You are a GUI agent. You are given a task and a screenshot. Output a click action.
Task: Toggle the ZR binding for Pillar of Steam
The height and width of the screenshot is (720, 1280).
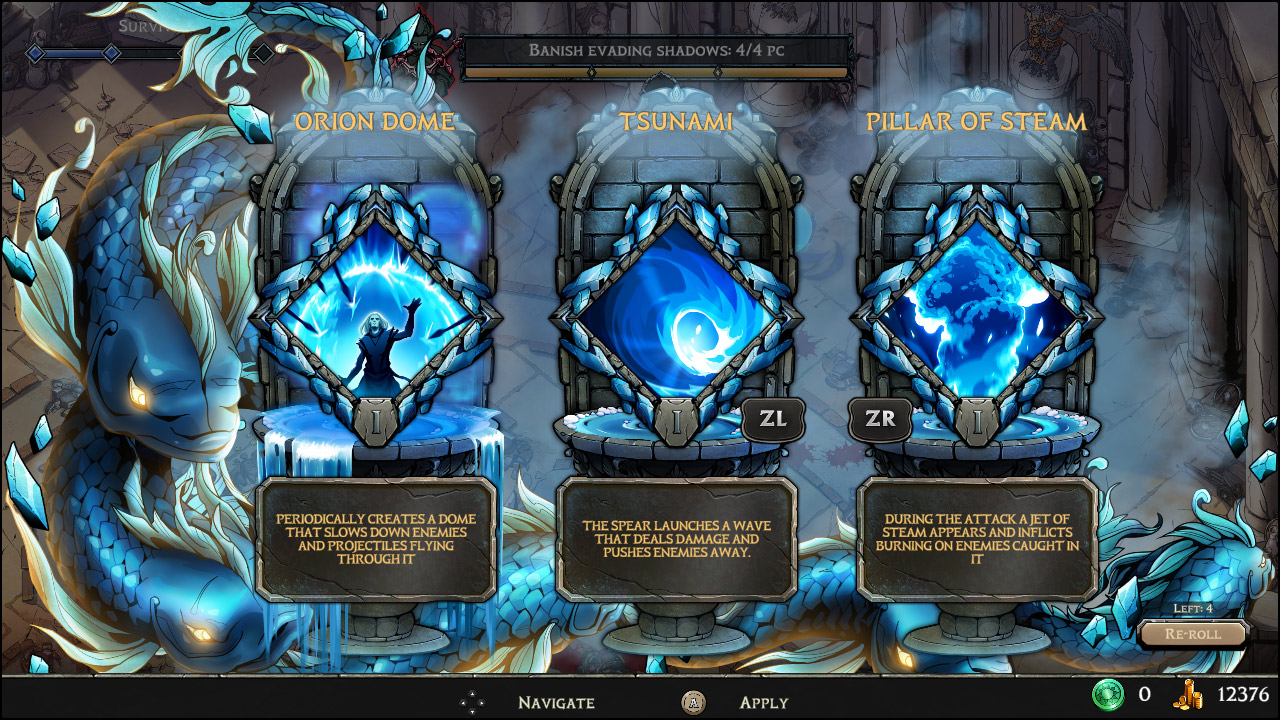[x=879, y=419]
